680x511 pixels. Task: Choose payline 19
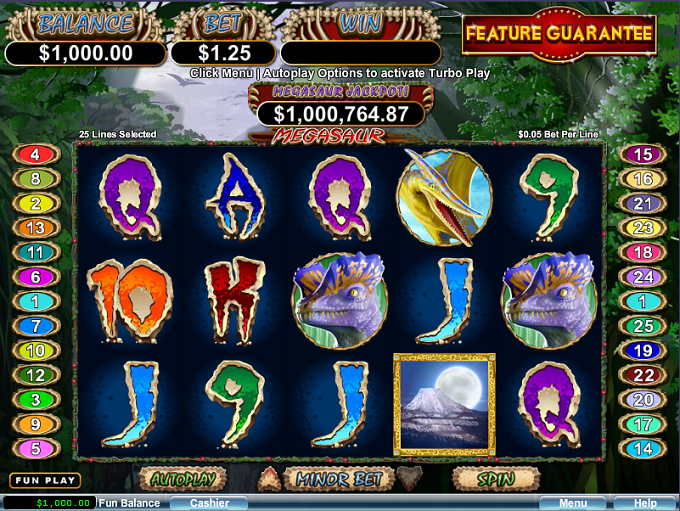coord(643,351)
